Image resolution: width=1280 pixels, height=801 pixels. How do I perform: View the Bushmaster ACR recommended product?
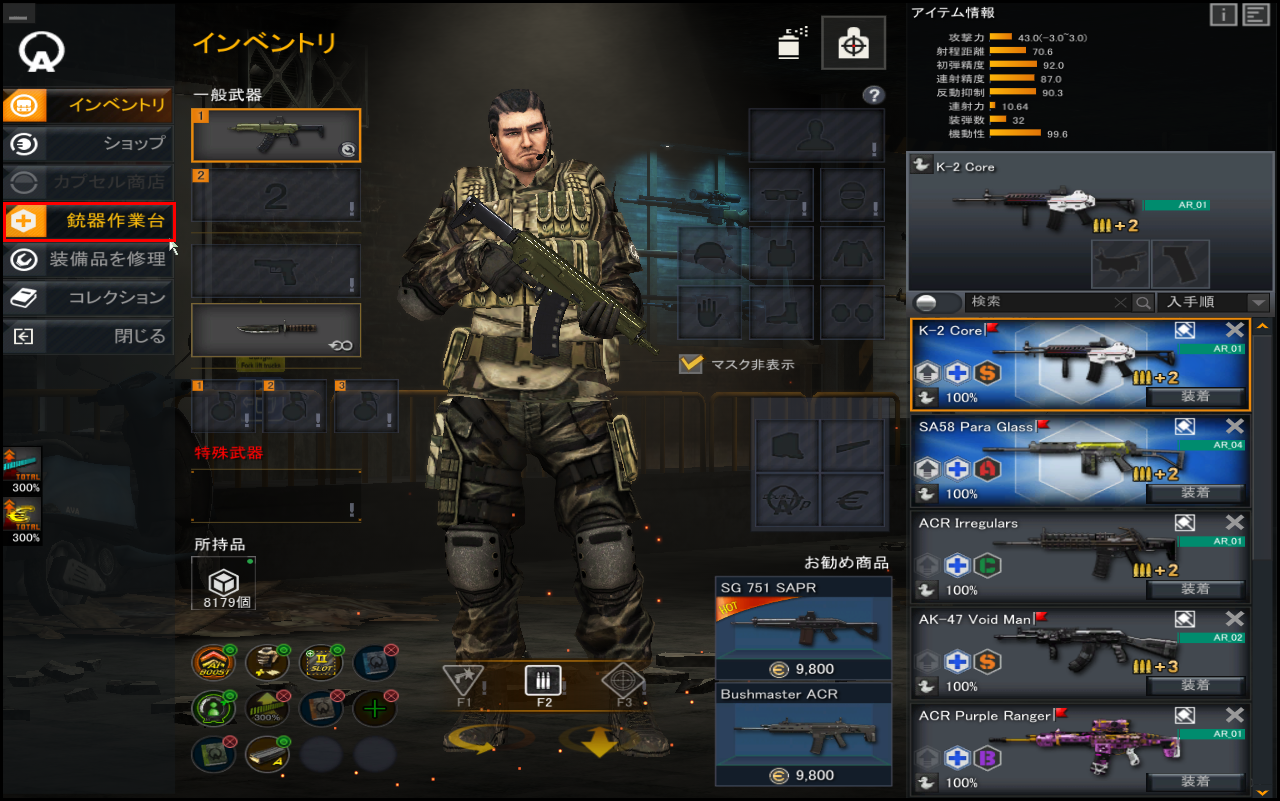(803, 735)
